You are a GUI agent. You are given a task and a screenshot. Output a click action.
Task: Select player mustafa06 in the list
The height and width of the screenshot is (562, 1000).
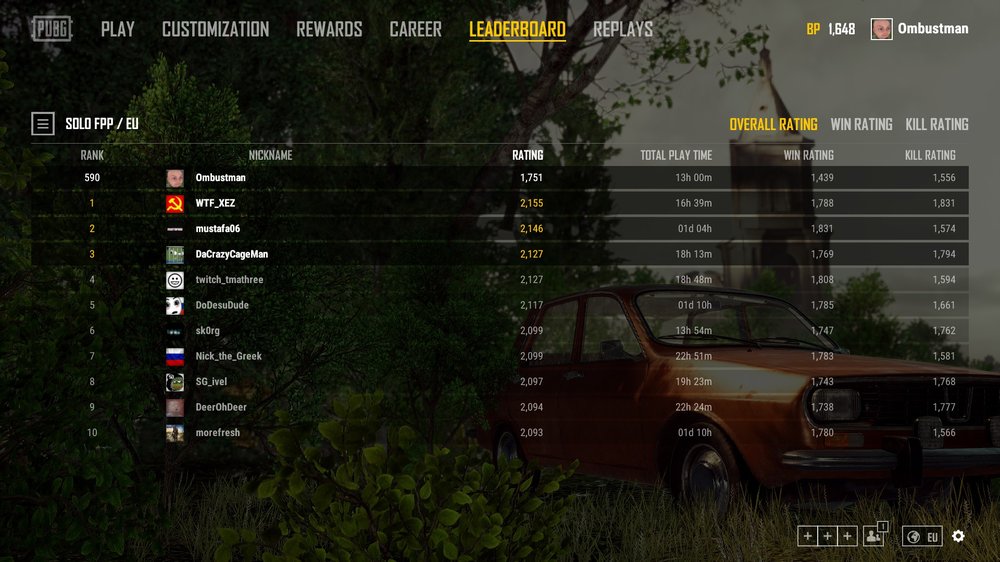pos(218,229)
